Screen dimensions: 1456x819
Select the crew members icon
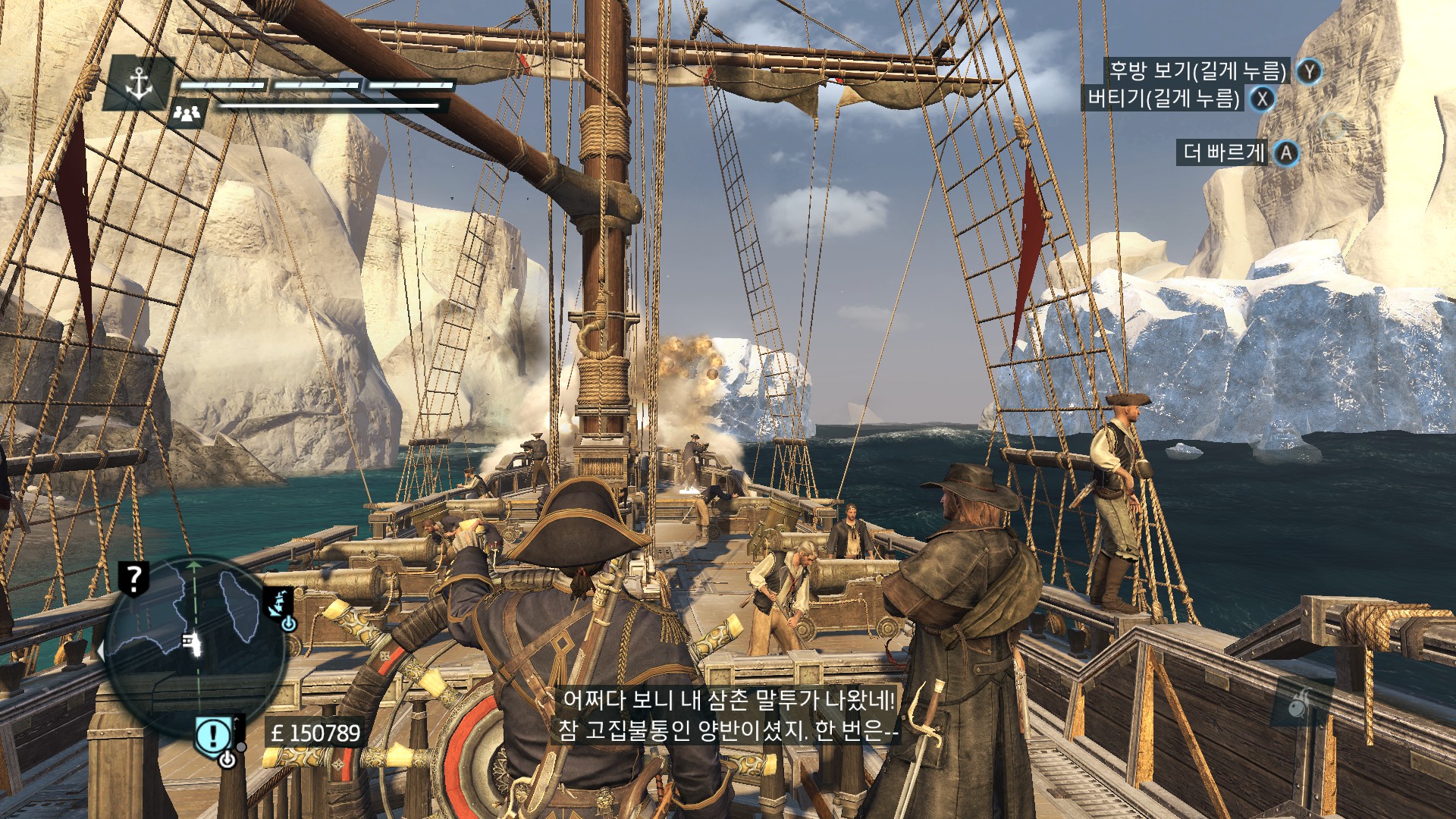click(x=187, y=114)
